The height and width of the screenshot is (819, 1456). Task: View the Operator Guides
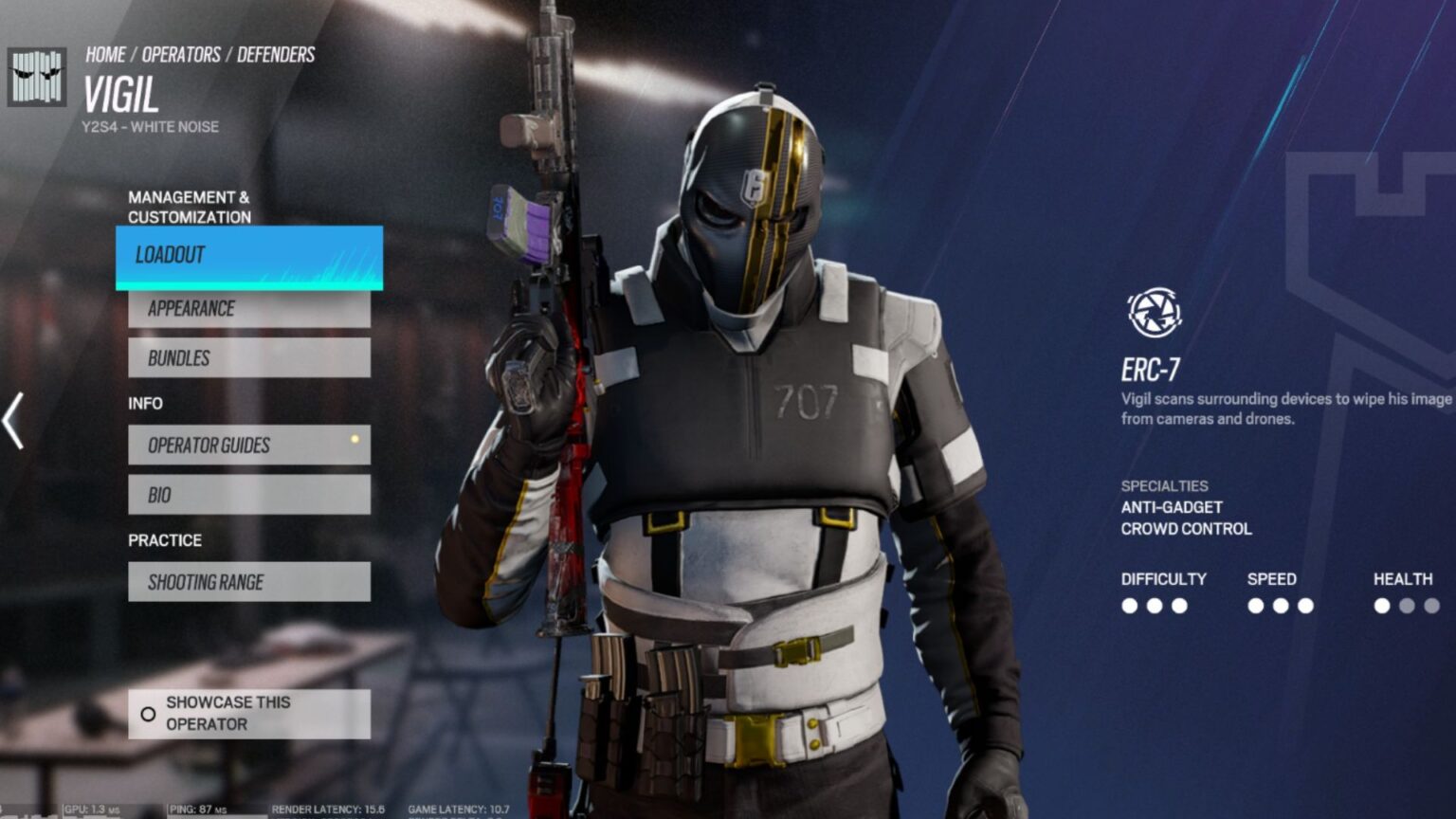pos(248,446)
